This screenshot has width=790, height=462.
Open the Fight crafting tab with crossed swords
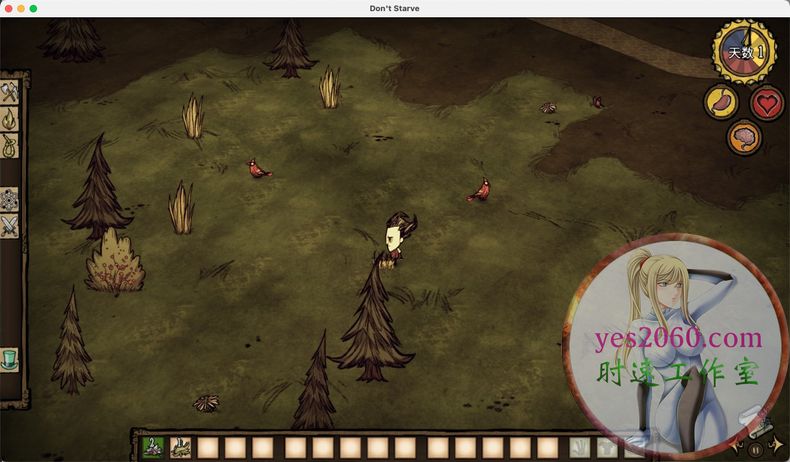[10, 226]
